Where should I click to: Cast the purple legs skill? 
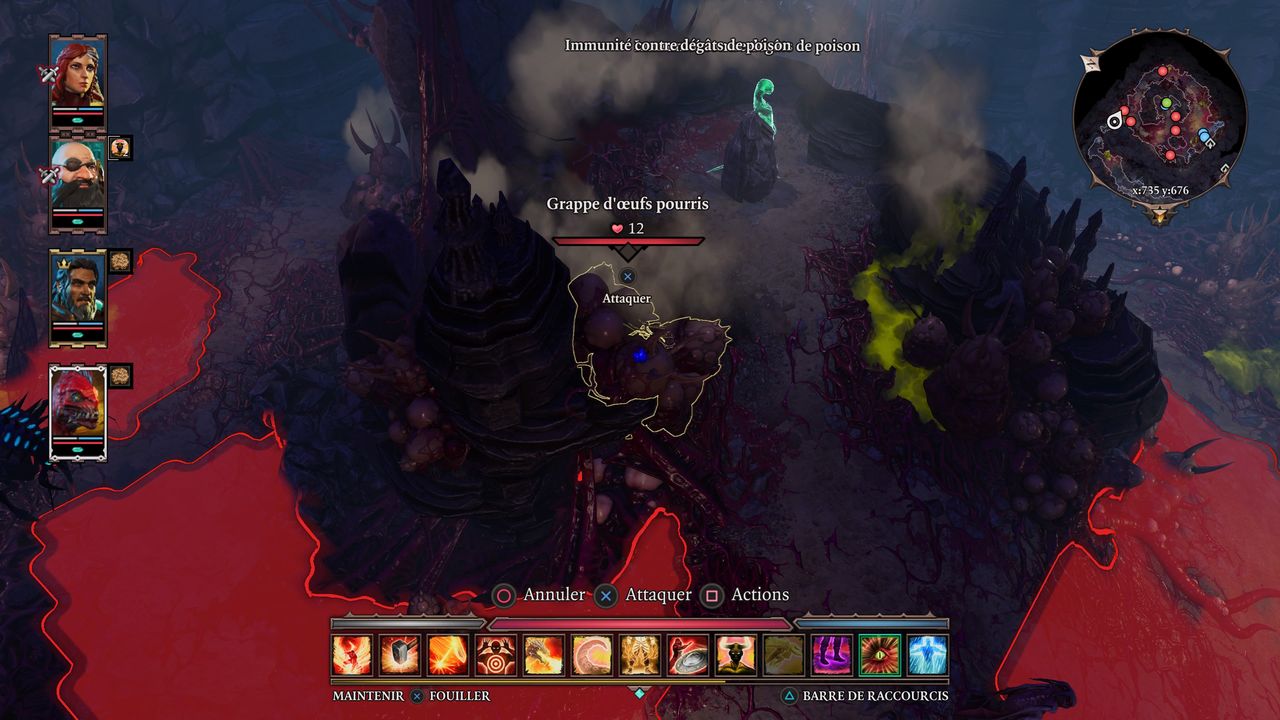click(x=832, y=655)
